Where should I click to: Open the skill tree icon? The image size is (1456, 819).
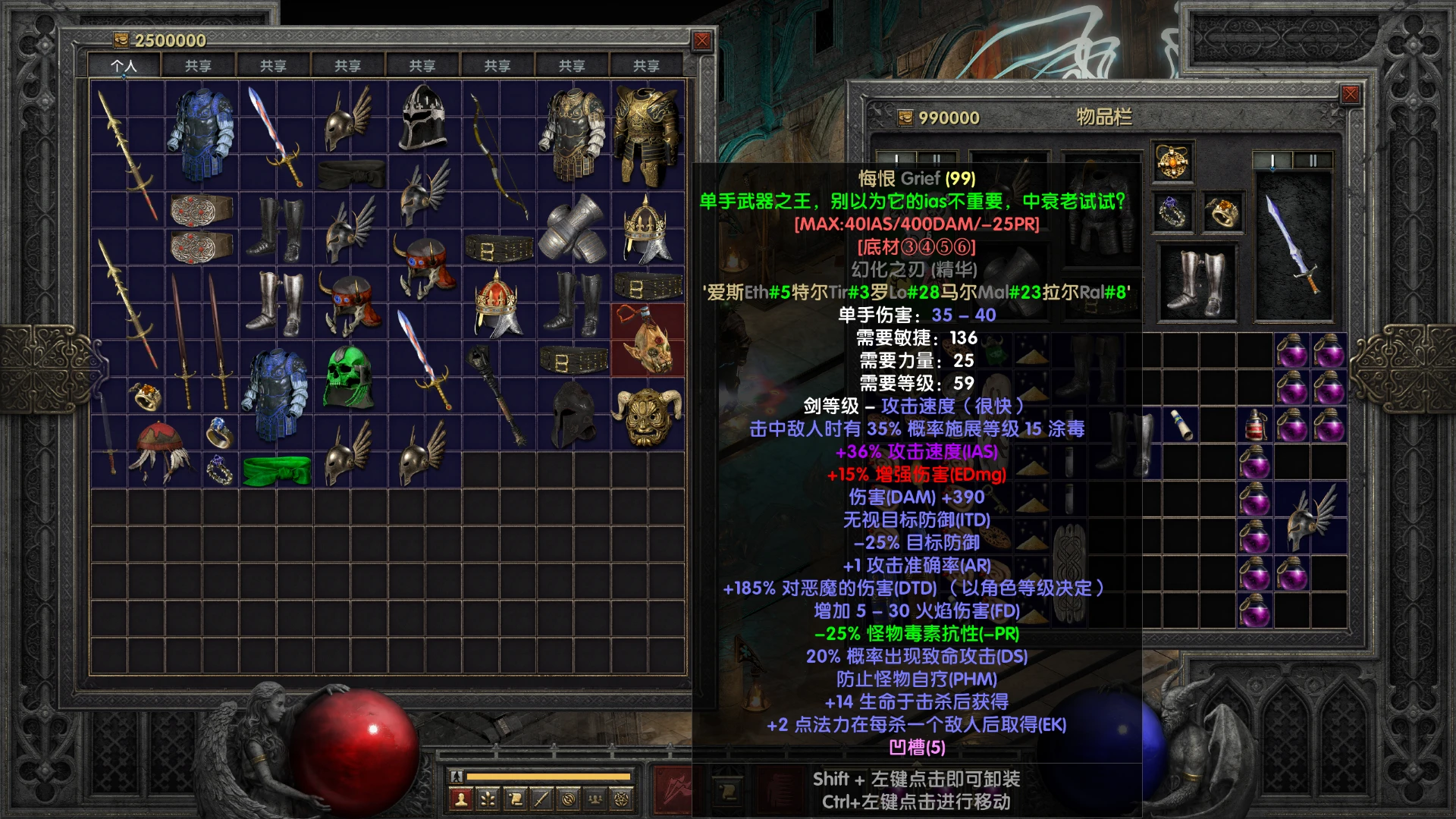(x=488, y=800)
